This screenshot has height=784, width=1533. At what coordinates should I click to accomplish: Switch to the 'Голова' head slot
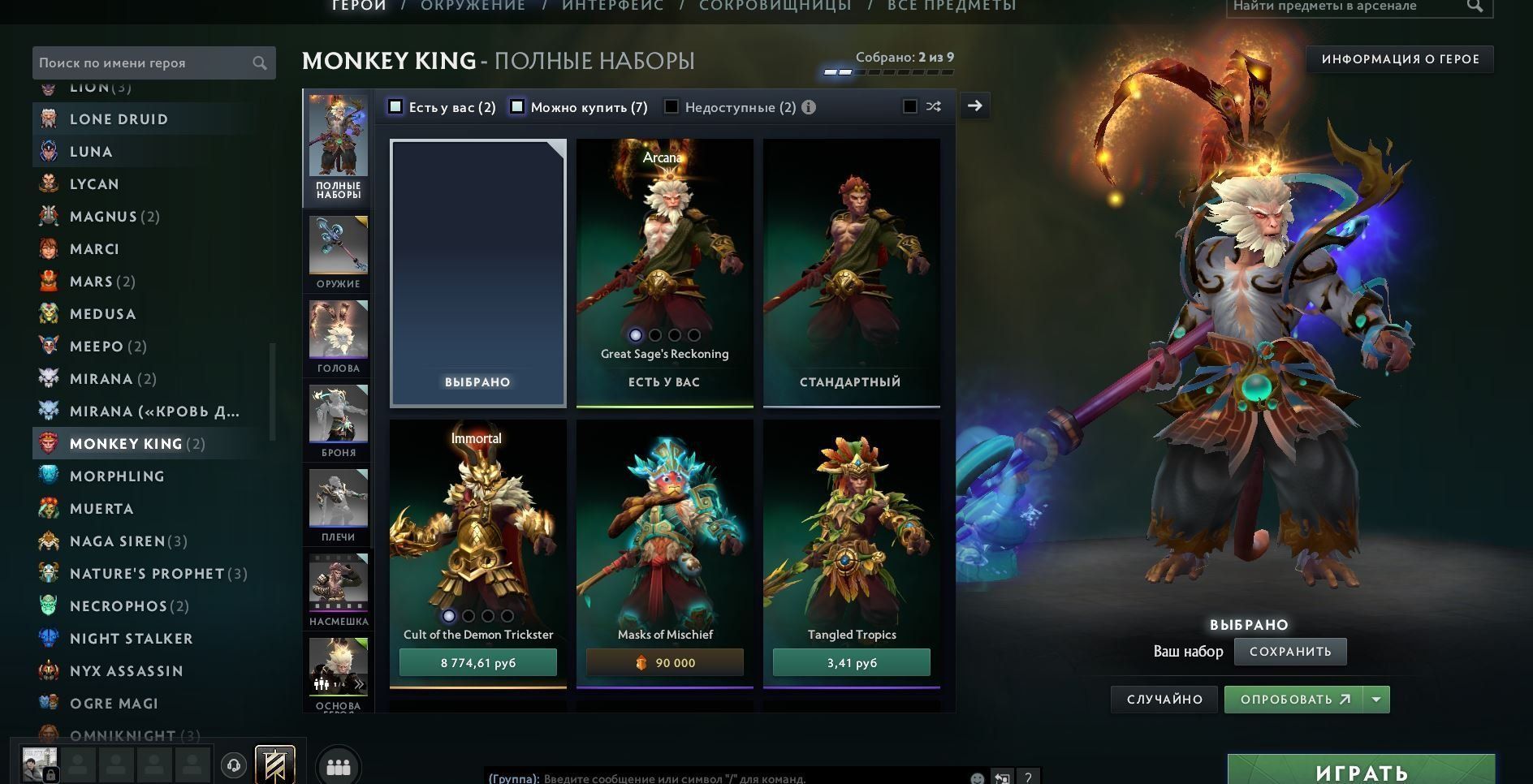[338, 337]
